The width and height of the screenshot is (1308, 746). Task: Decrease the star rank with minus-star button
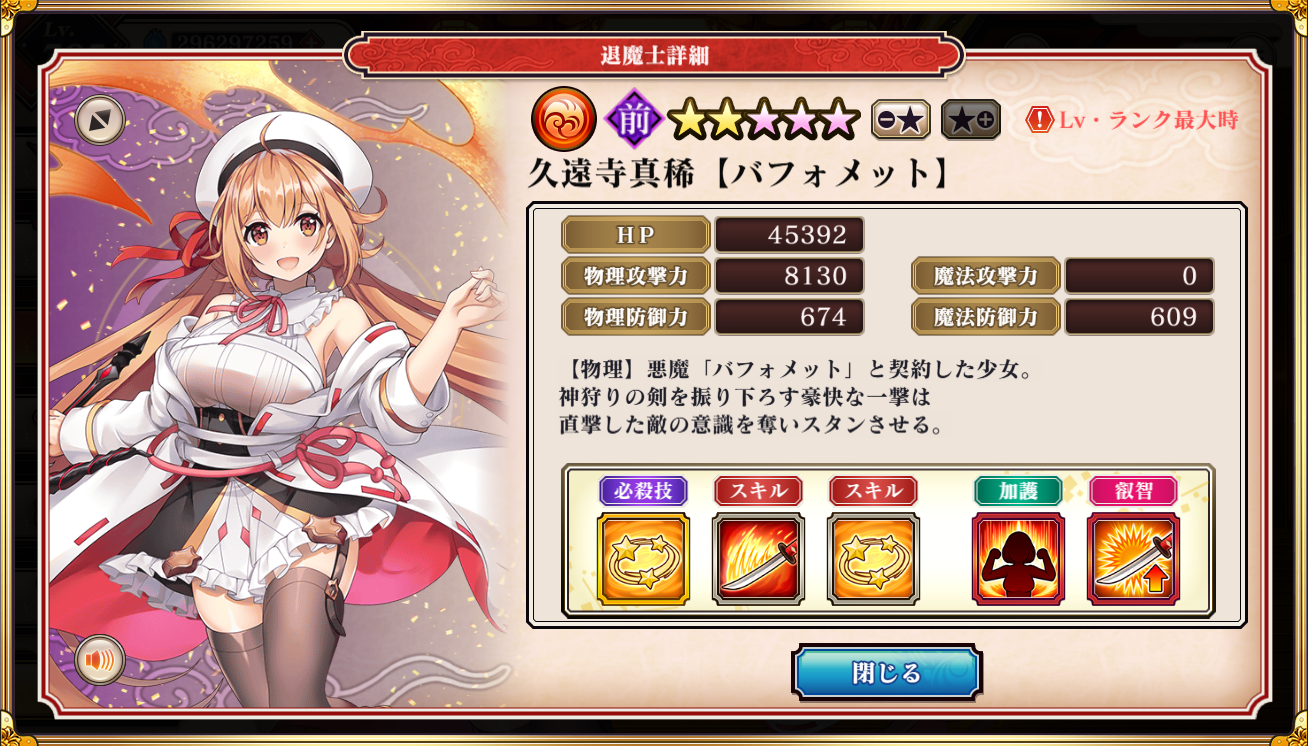(x=900, y=120)
